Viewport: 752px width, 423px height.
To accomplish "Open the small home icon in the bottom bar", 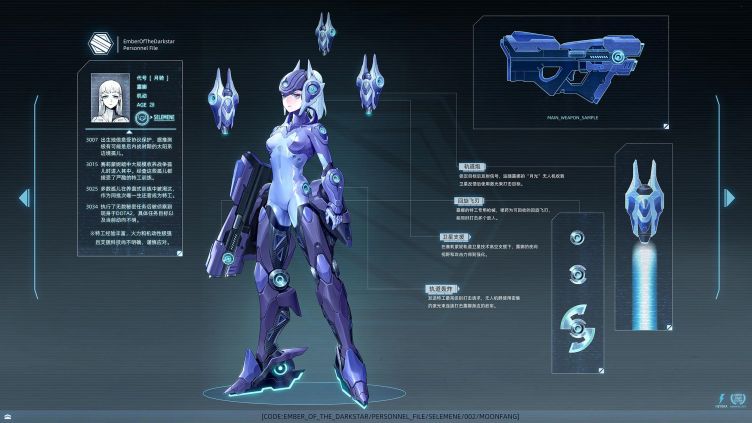I will pos(8,416).
